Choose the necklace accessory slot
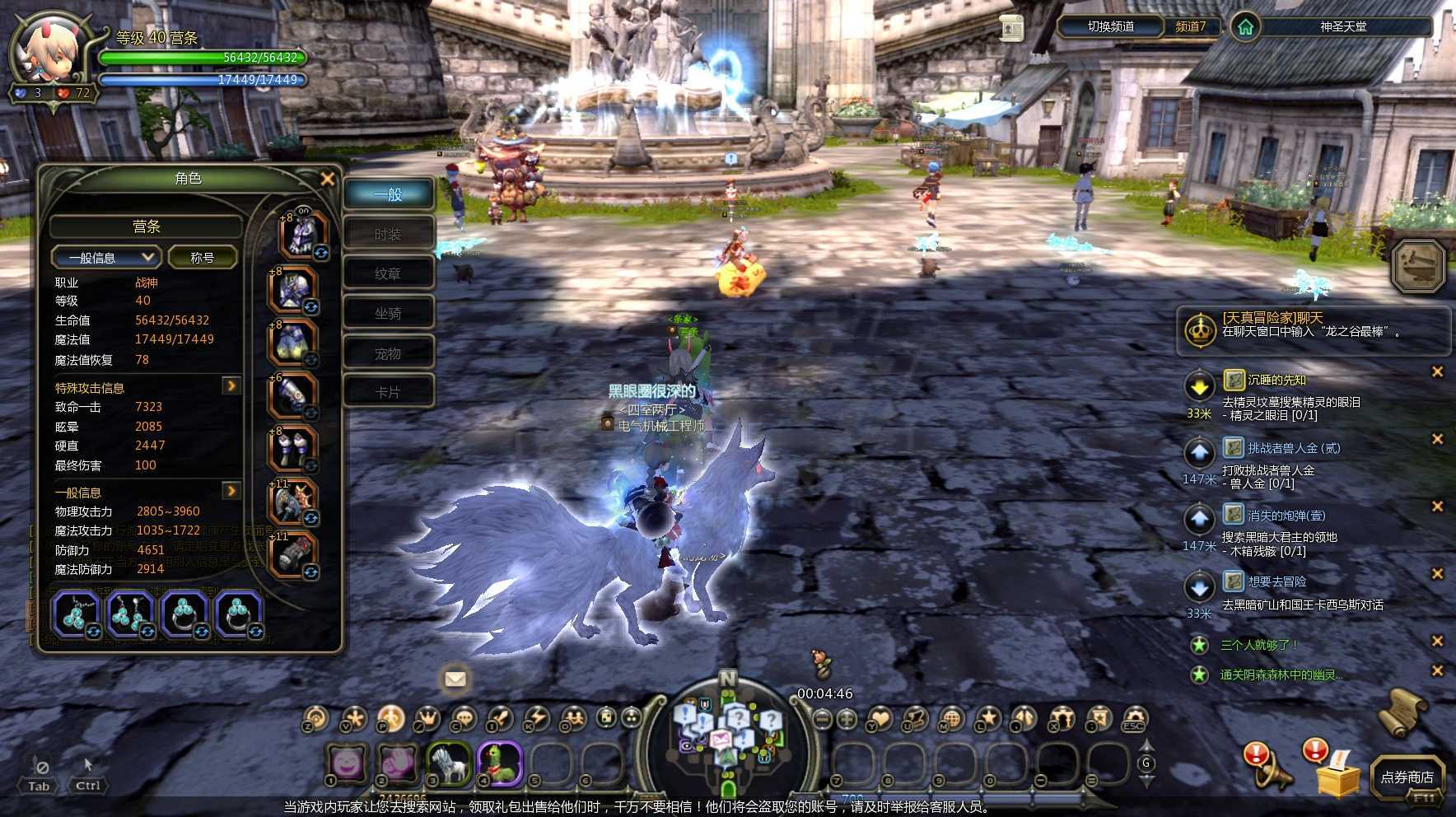Image resolution: width=1456 pixels, height=817 pixels. point(76,614)
